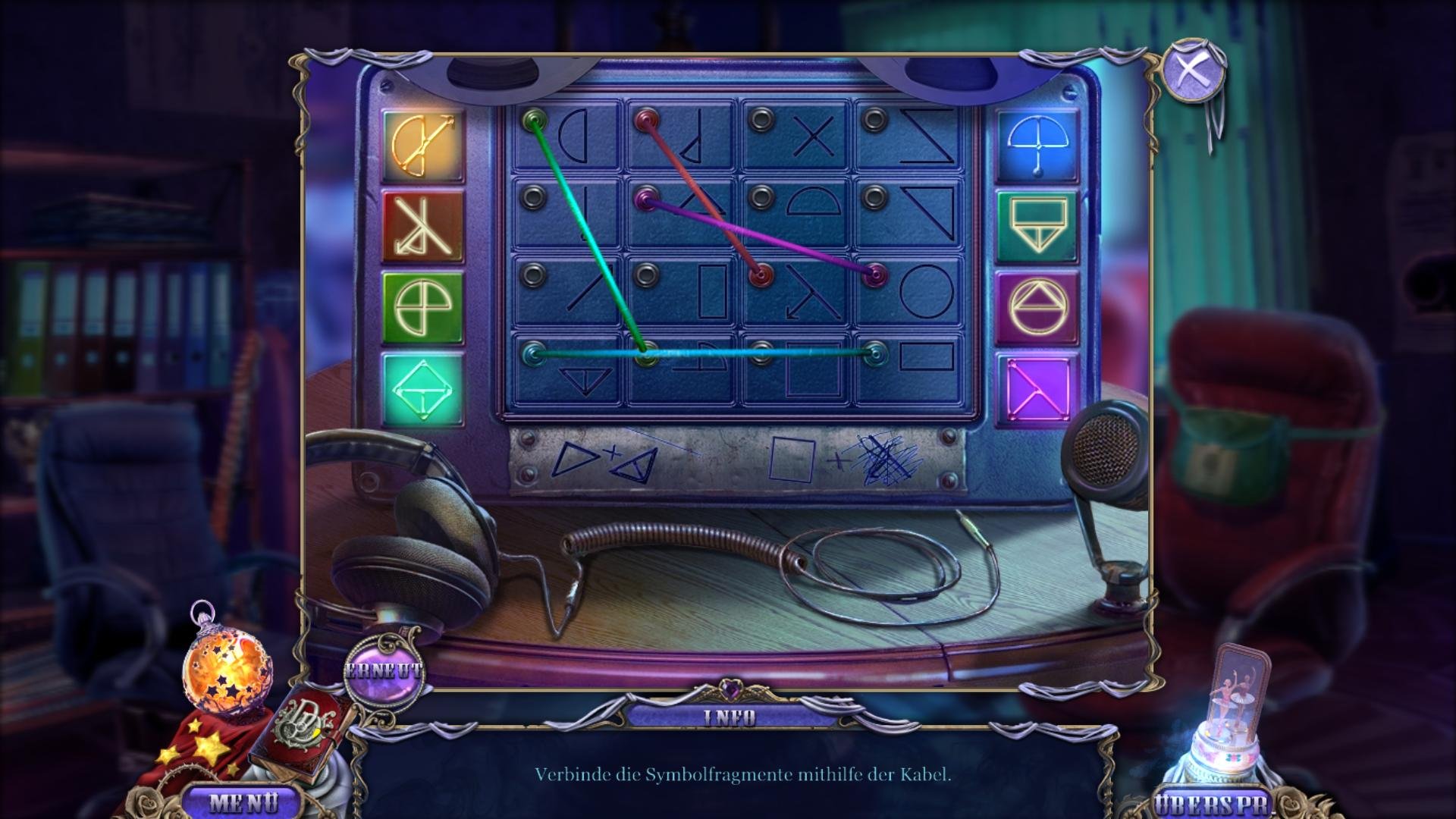This screenshot has width=1456, height=819.
Task: Select the red arrow symbol tile
Action: pyautogui.click(x=422, y=225)
